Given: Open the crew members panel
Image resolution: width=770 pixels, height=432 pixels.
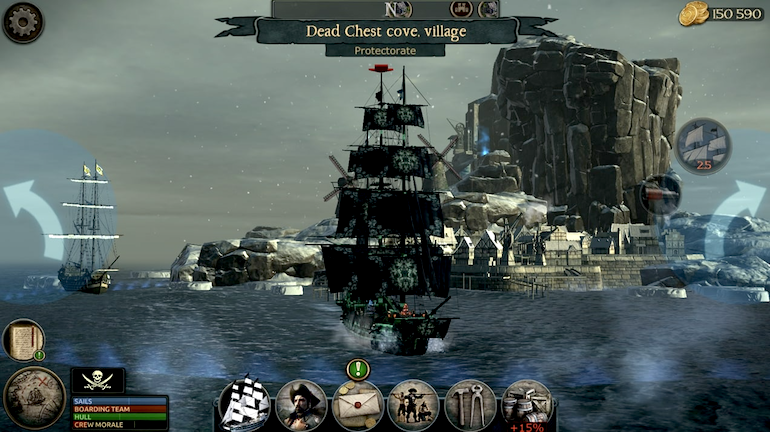Looking at the screenshot, I should pyautogui.click(x=413, y=405).
